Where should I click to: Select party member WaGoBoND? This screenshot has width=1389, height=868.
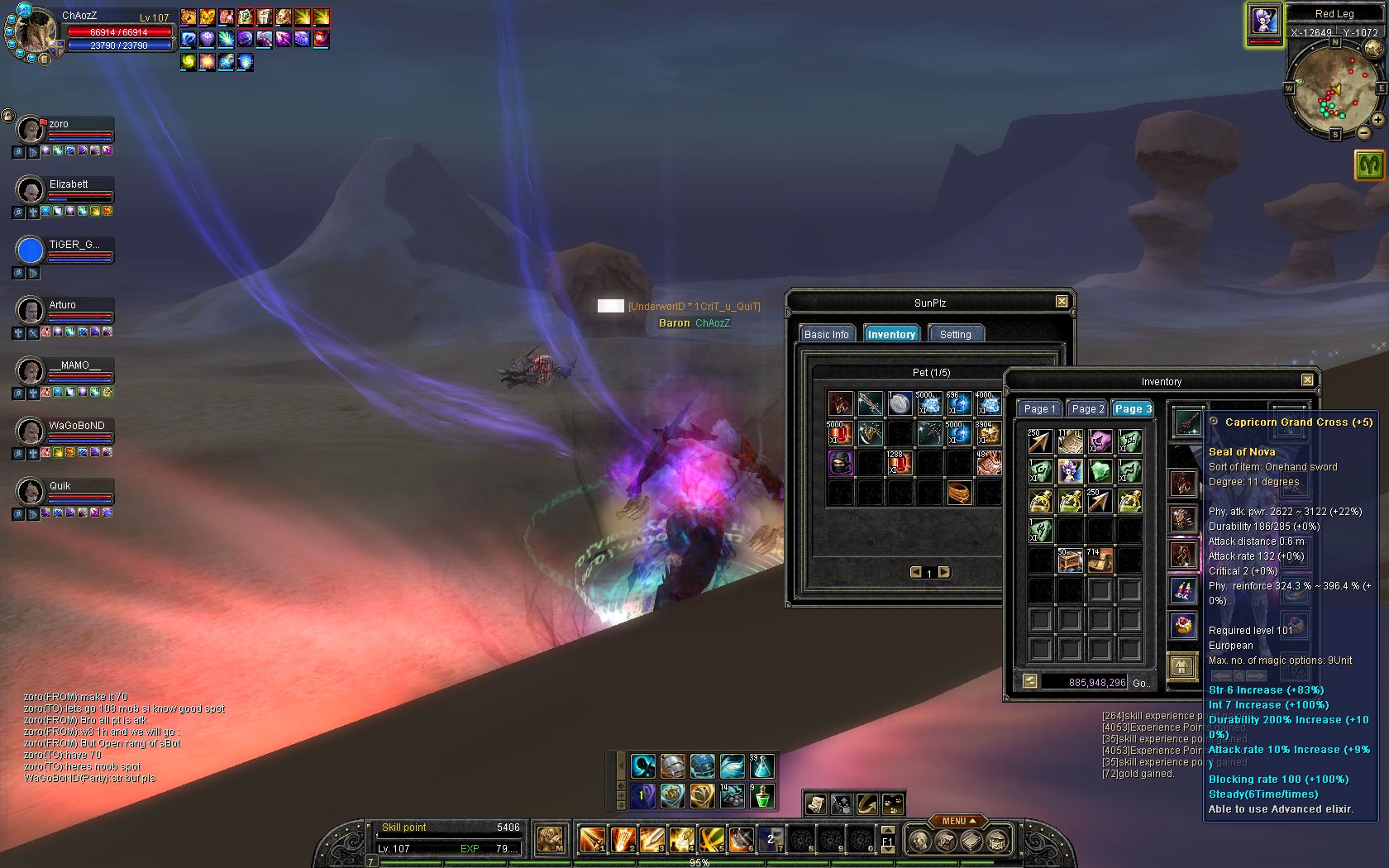click(x=31, y=431)
